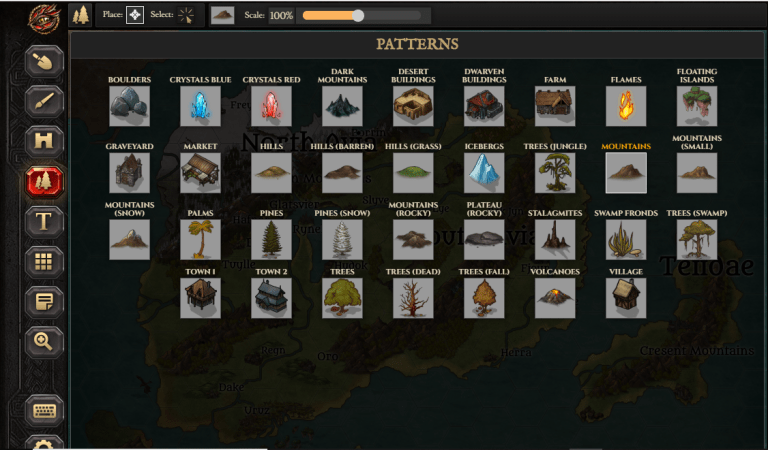Image resolution: width=768 pixels, height=450 pixels.
Task: Choose the Graveyard pattern
Action: pos(129,173)
